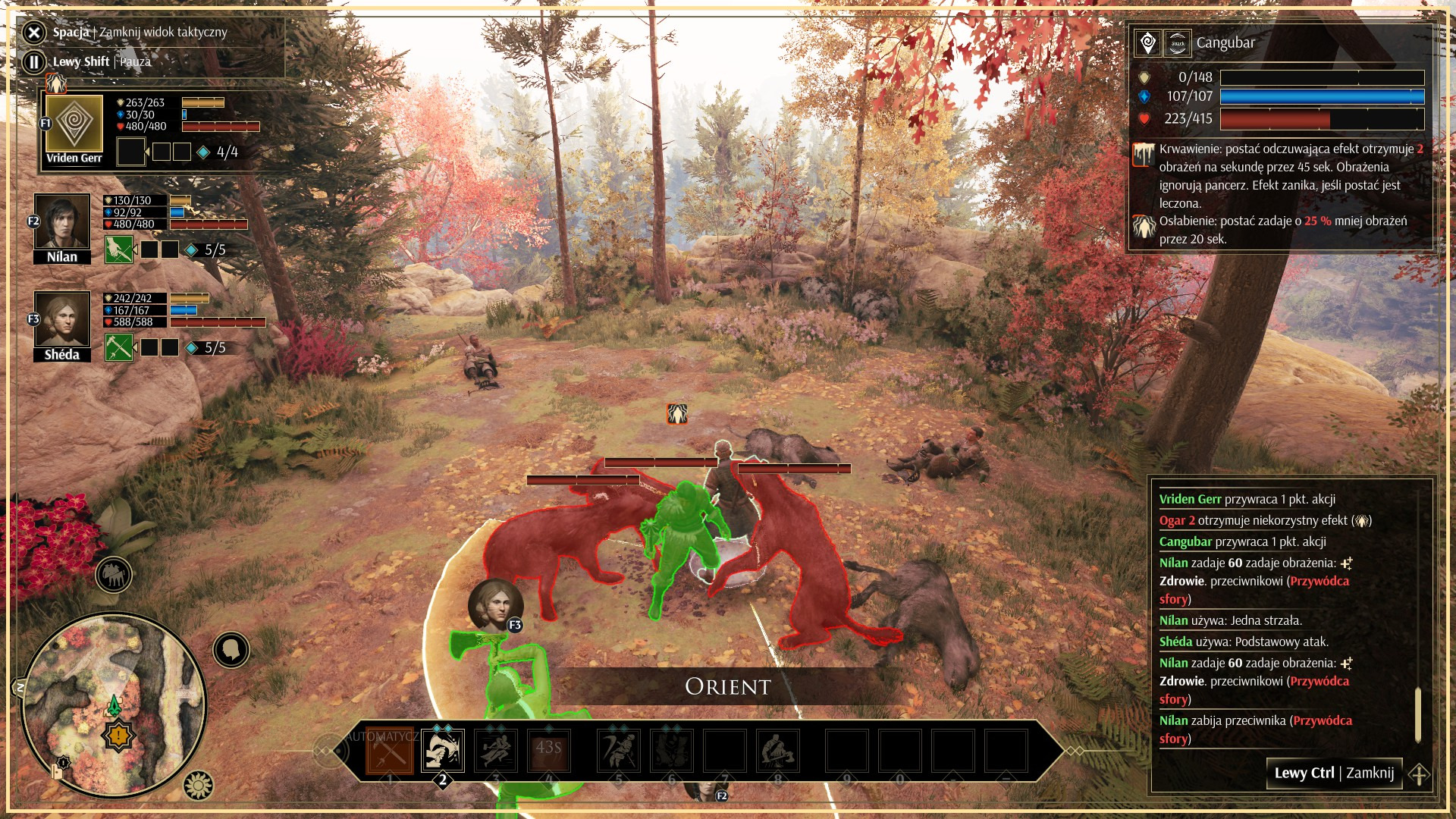Close the tactical view with the X button
This screenshot has width=1456, height=819.
tap(34, 32)
